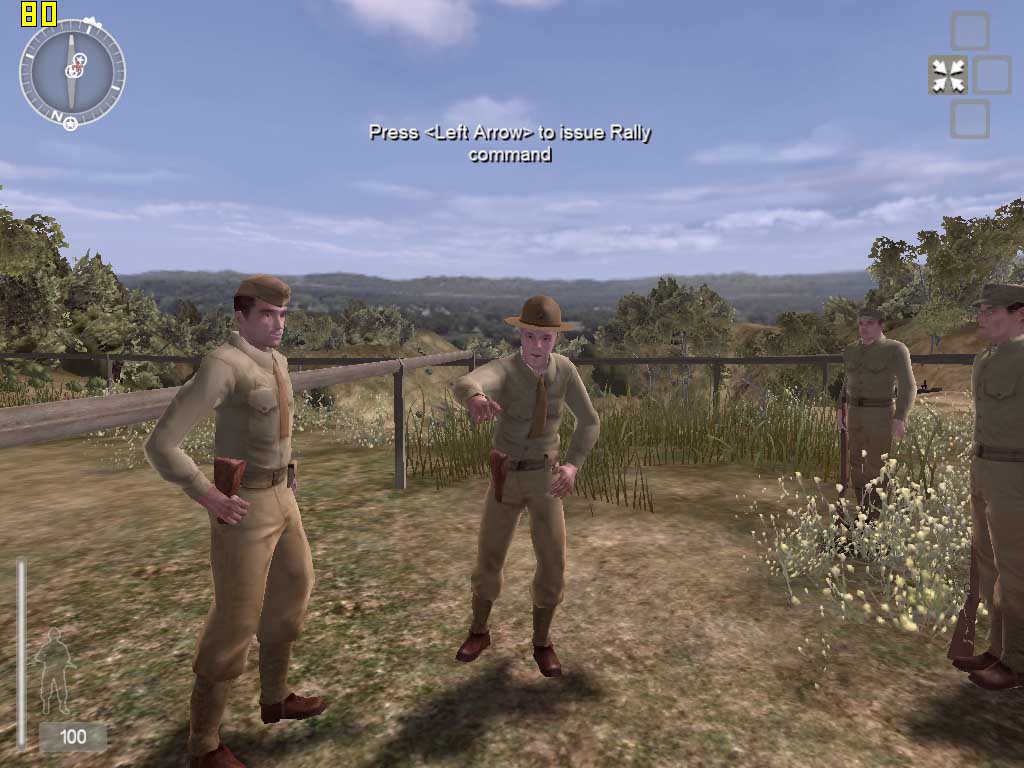
Task: Click the compass in the corner
Action: (x=72, y=73)
